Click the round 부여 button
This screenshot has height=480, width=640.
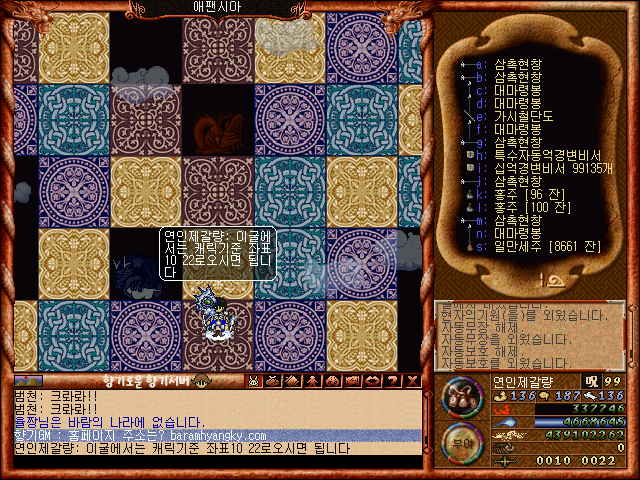463,443
